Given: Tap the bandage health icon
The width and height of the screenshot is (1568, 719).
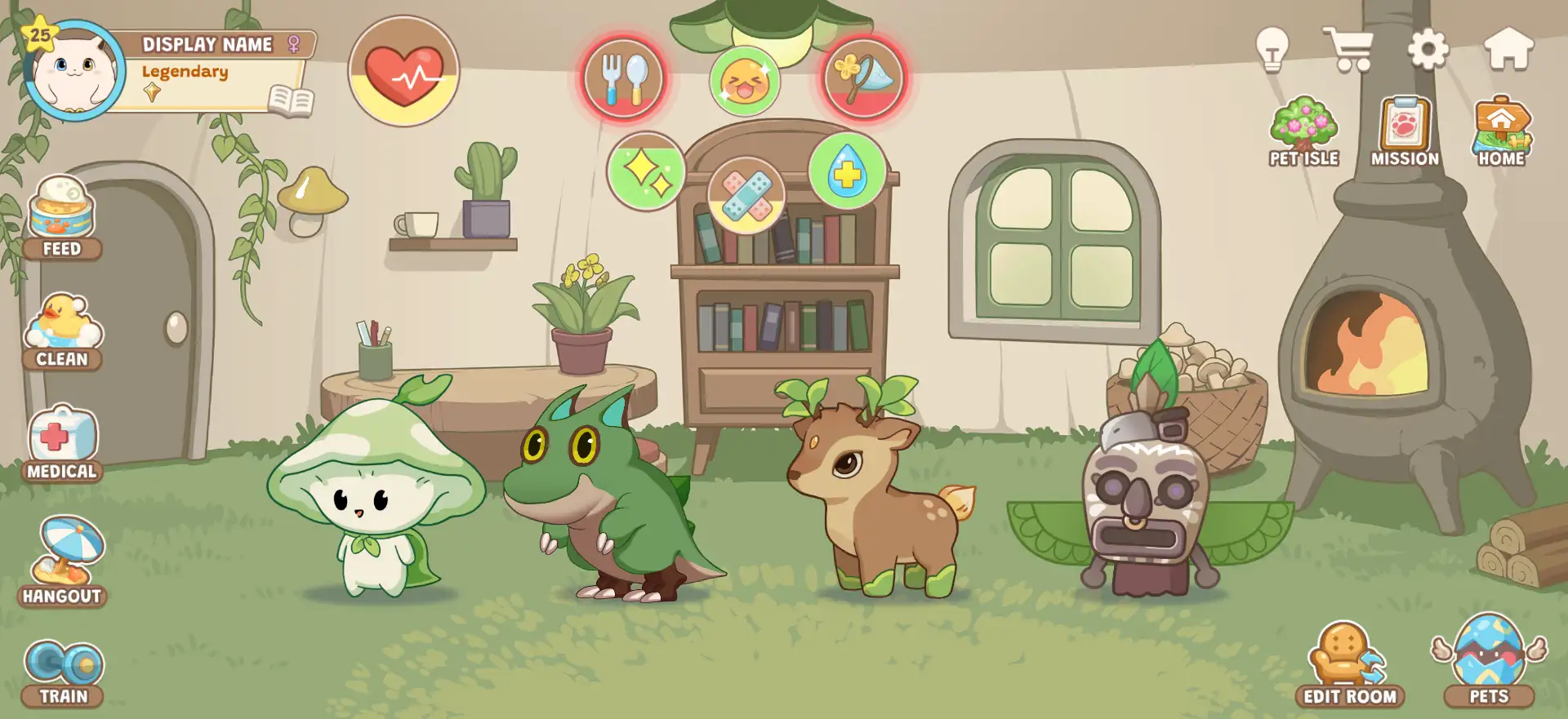Looking at the screenshot, I should 746,196.
